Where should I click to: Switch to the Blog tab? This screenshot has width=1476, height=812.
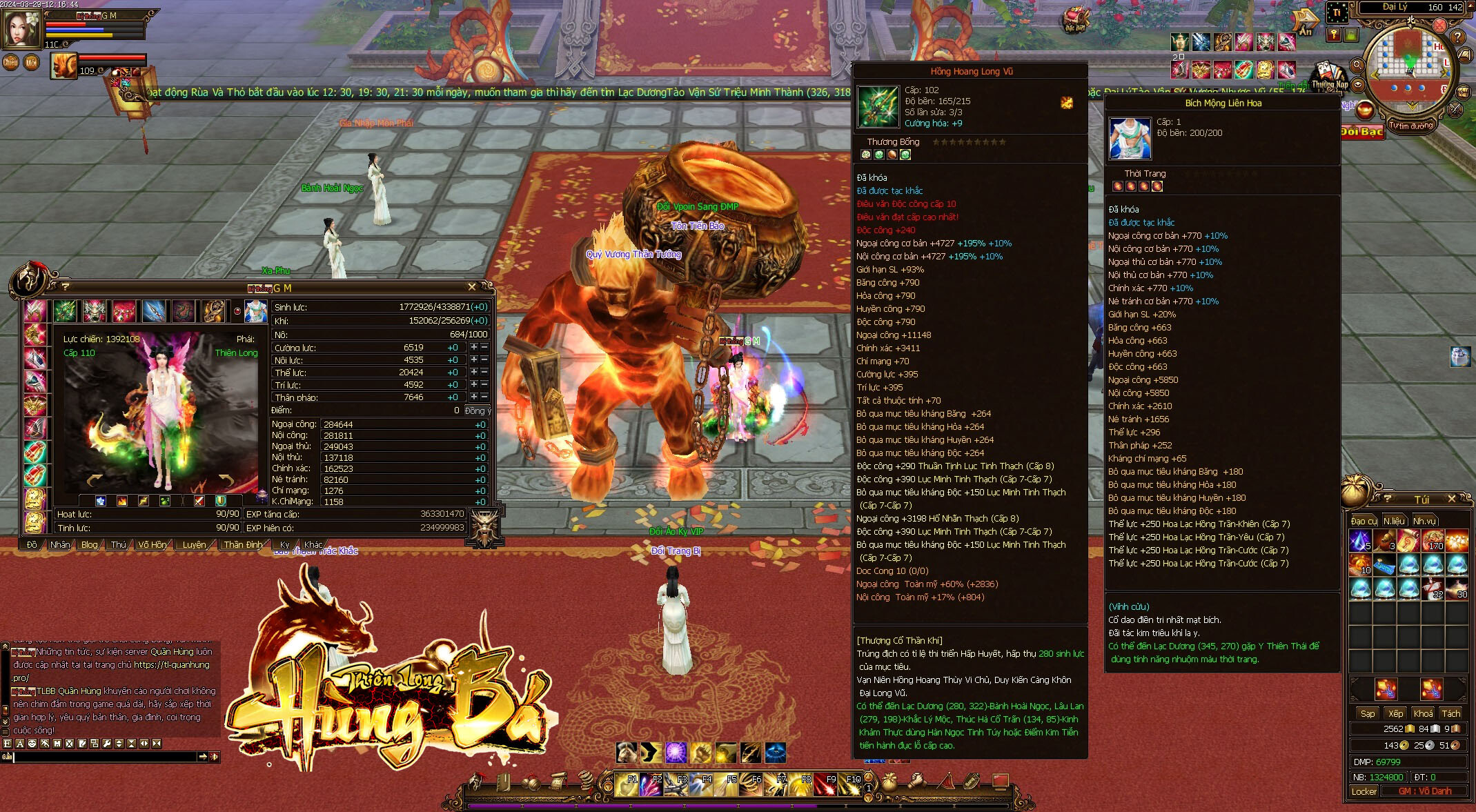click(x=90, y=544)
